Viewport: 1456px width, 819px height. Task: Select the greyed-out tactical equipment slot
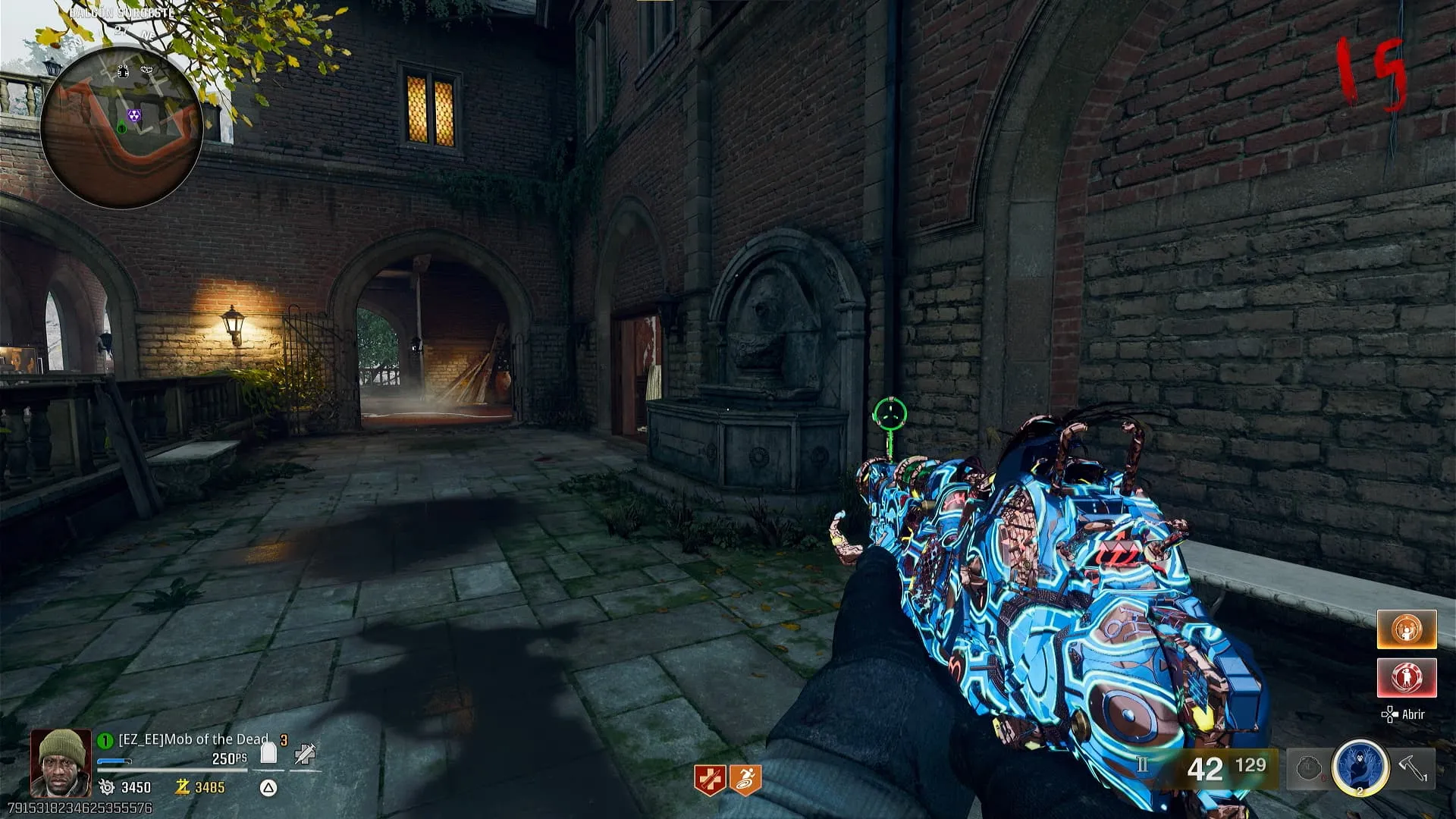tap(1309, 767)
